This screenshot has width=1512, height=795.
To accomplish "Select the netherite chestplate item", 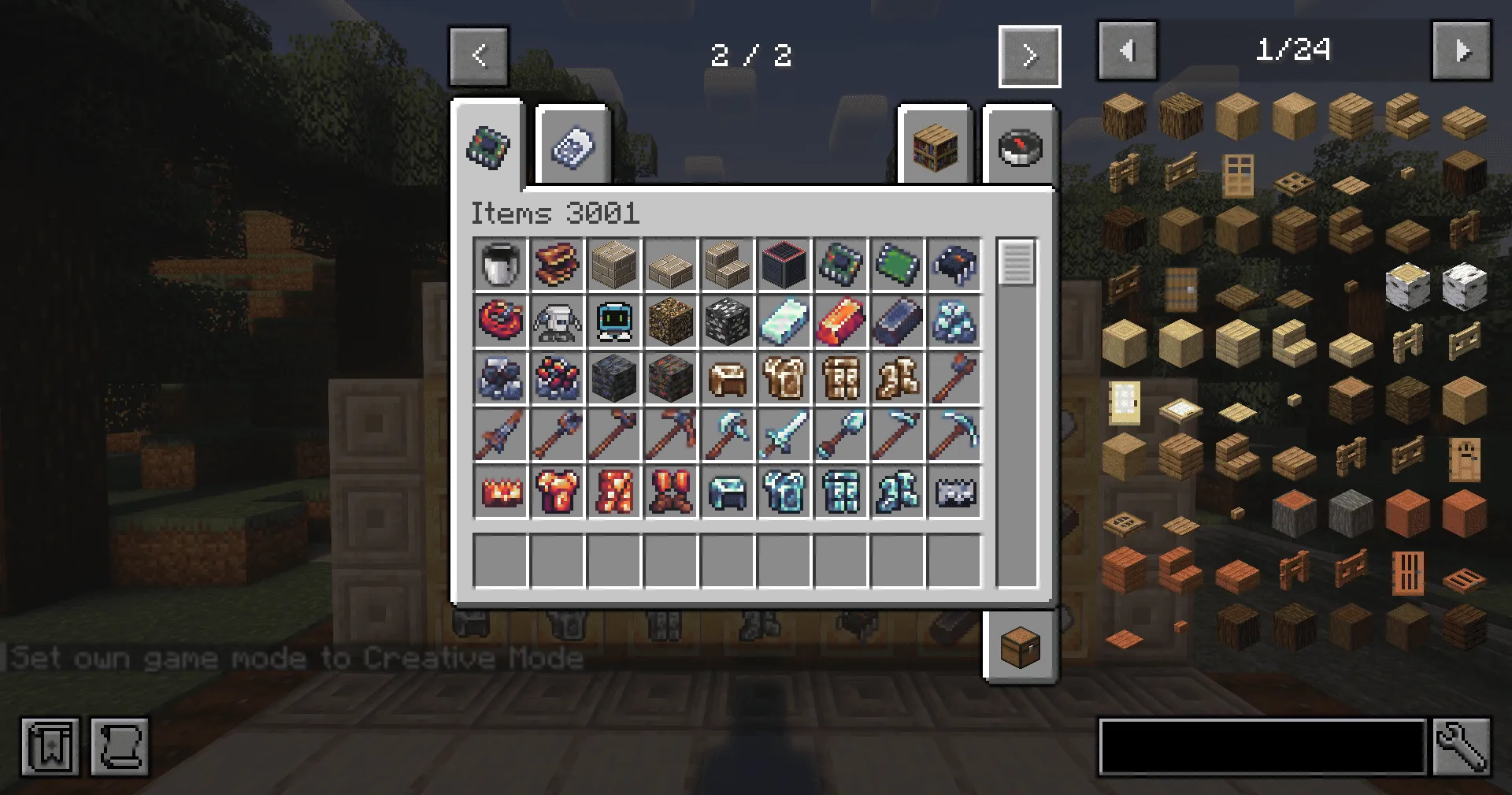I will point(558,492).
